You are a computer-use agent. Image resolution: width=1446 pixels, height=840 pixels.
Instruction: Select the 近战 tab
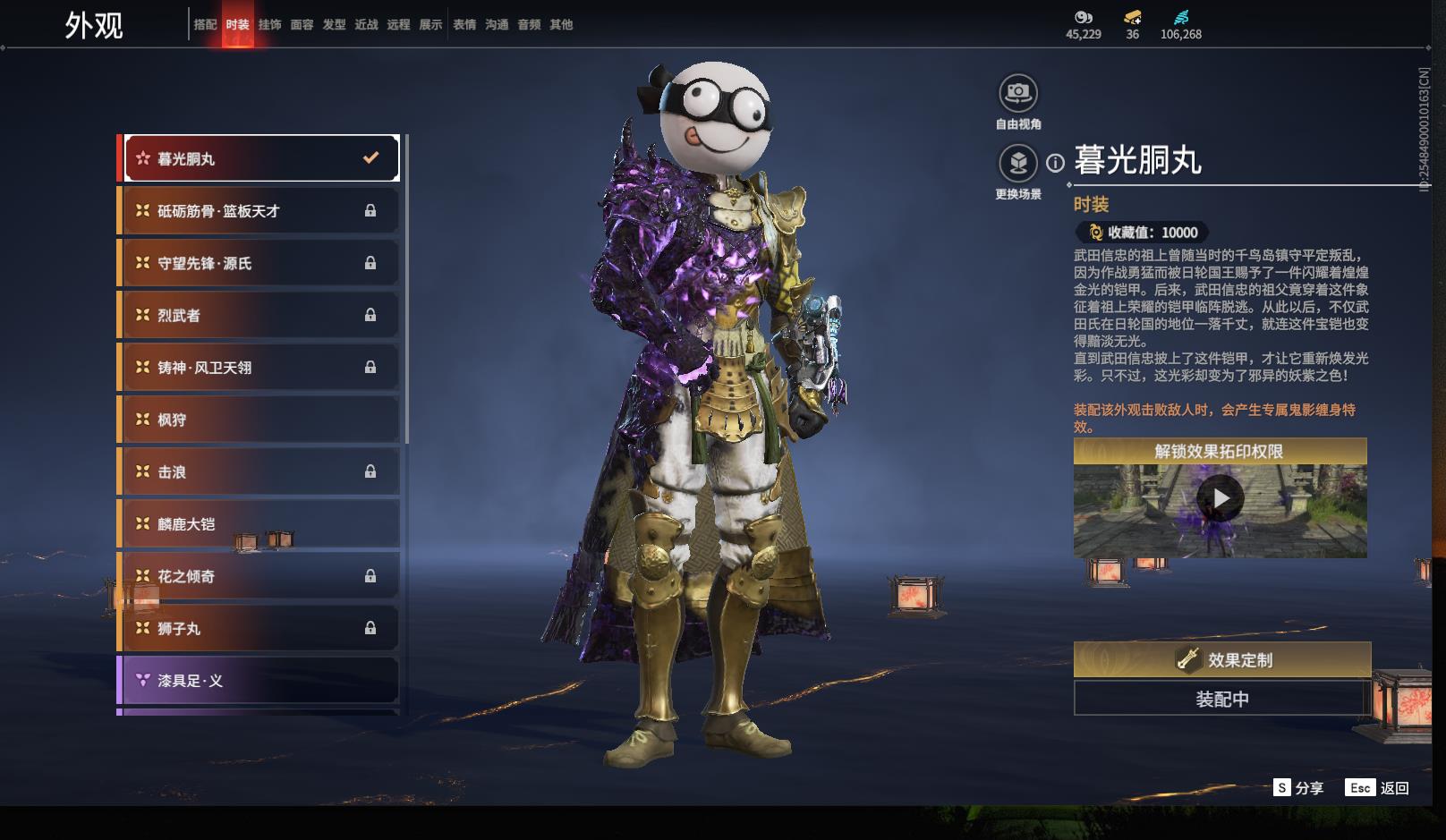point(366,25)
